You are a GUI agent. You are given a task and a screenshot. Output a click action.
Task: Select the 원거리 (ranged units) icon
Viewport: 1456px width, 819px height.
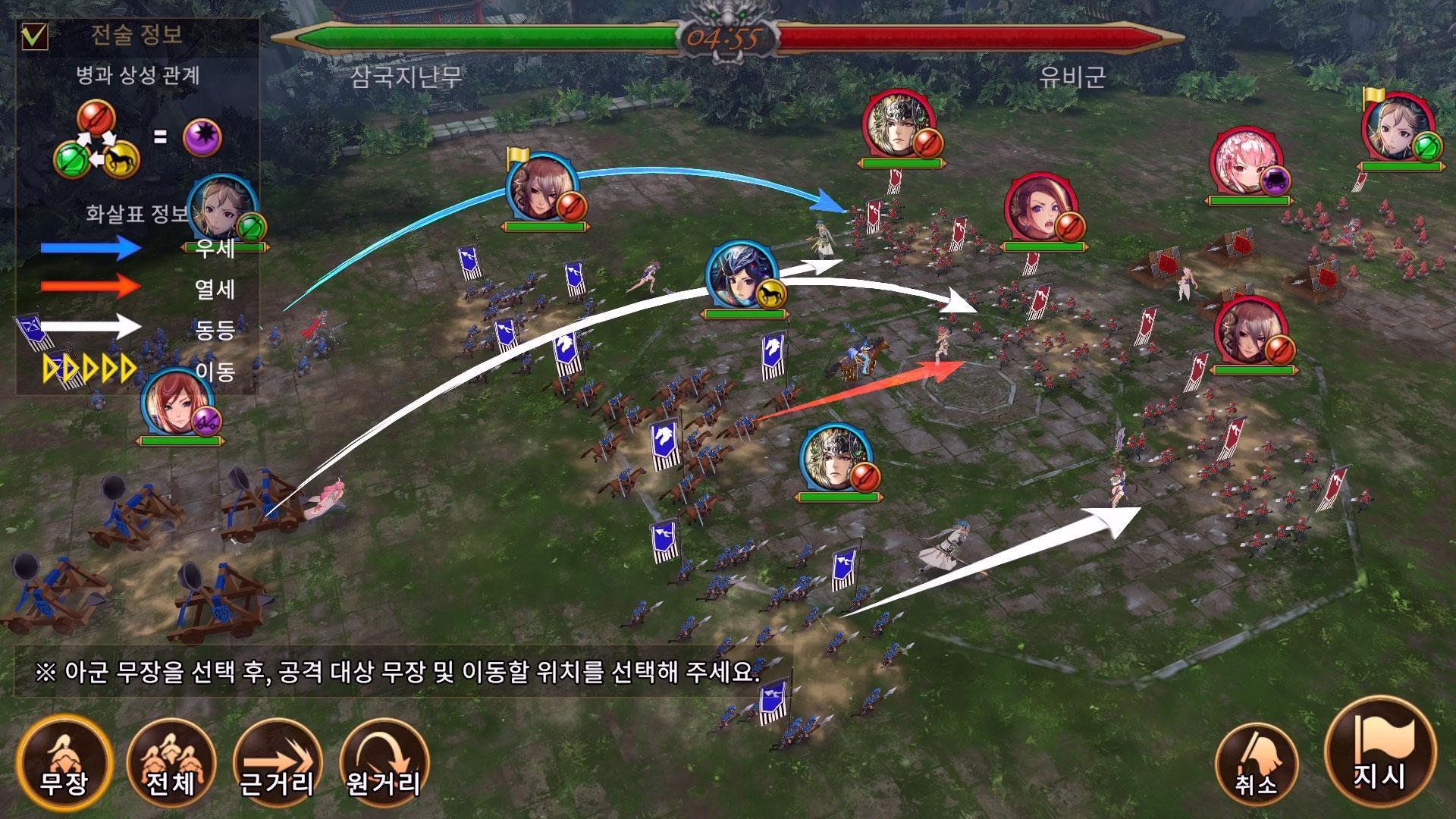[383, 766]
